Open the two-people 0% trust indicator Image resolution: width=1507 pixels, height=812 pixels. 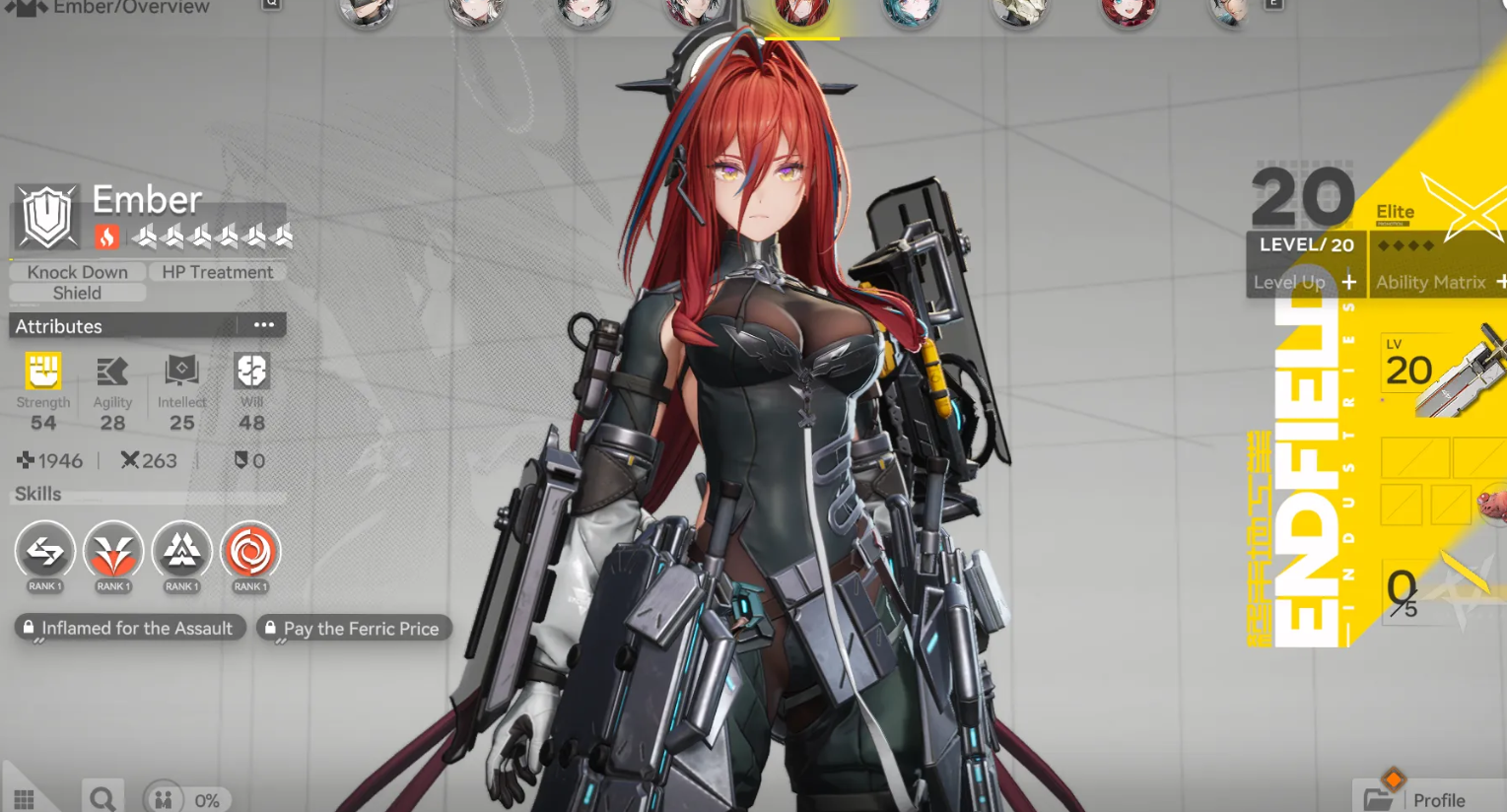187,799
